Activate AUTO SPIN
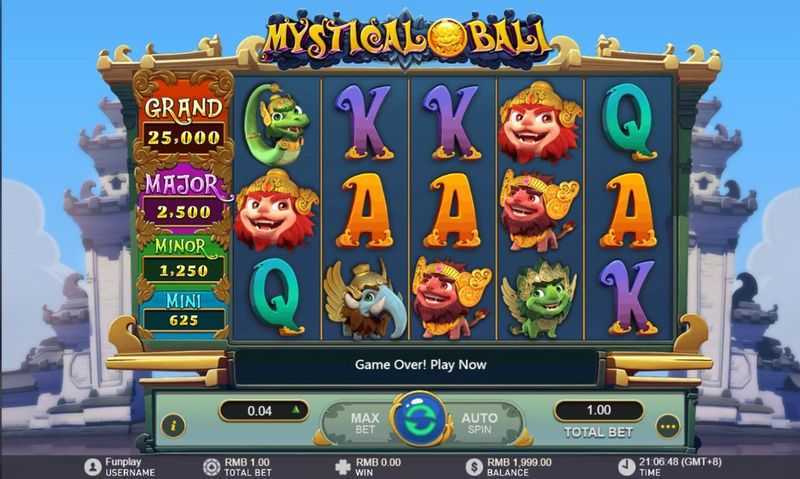This screenshot has height=479, width=800. pos(478,423)
